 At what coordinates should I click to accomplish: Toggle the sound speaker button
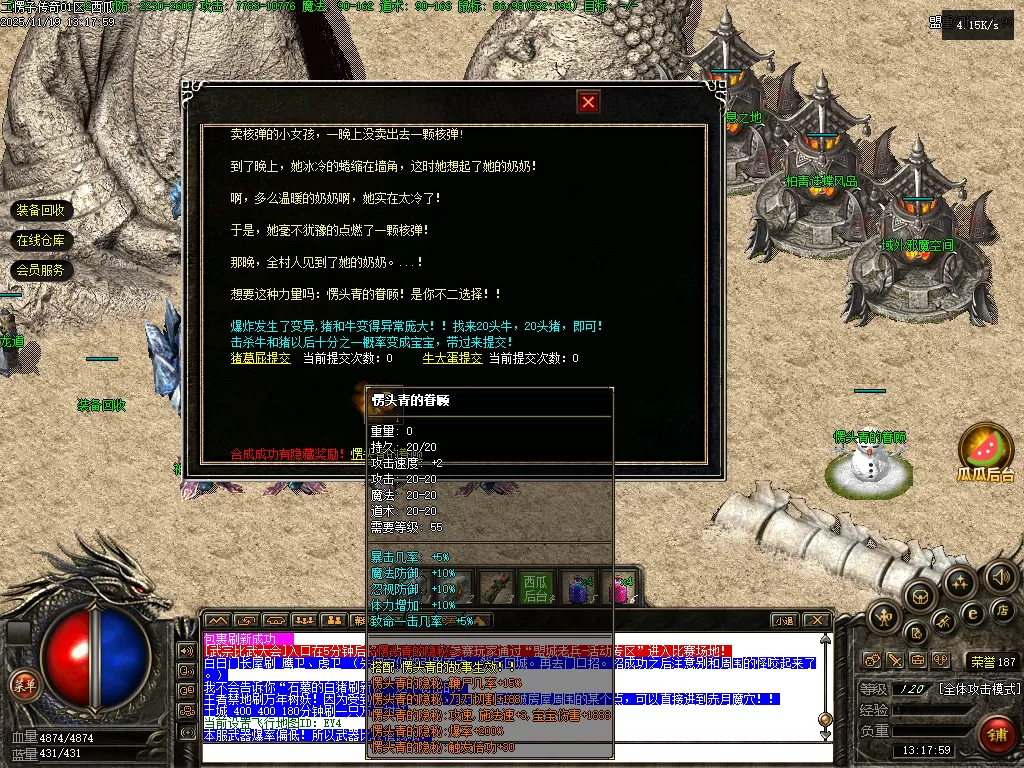tap(1000, 576)
